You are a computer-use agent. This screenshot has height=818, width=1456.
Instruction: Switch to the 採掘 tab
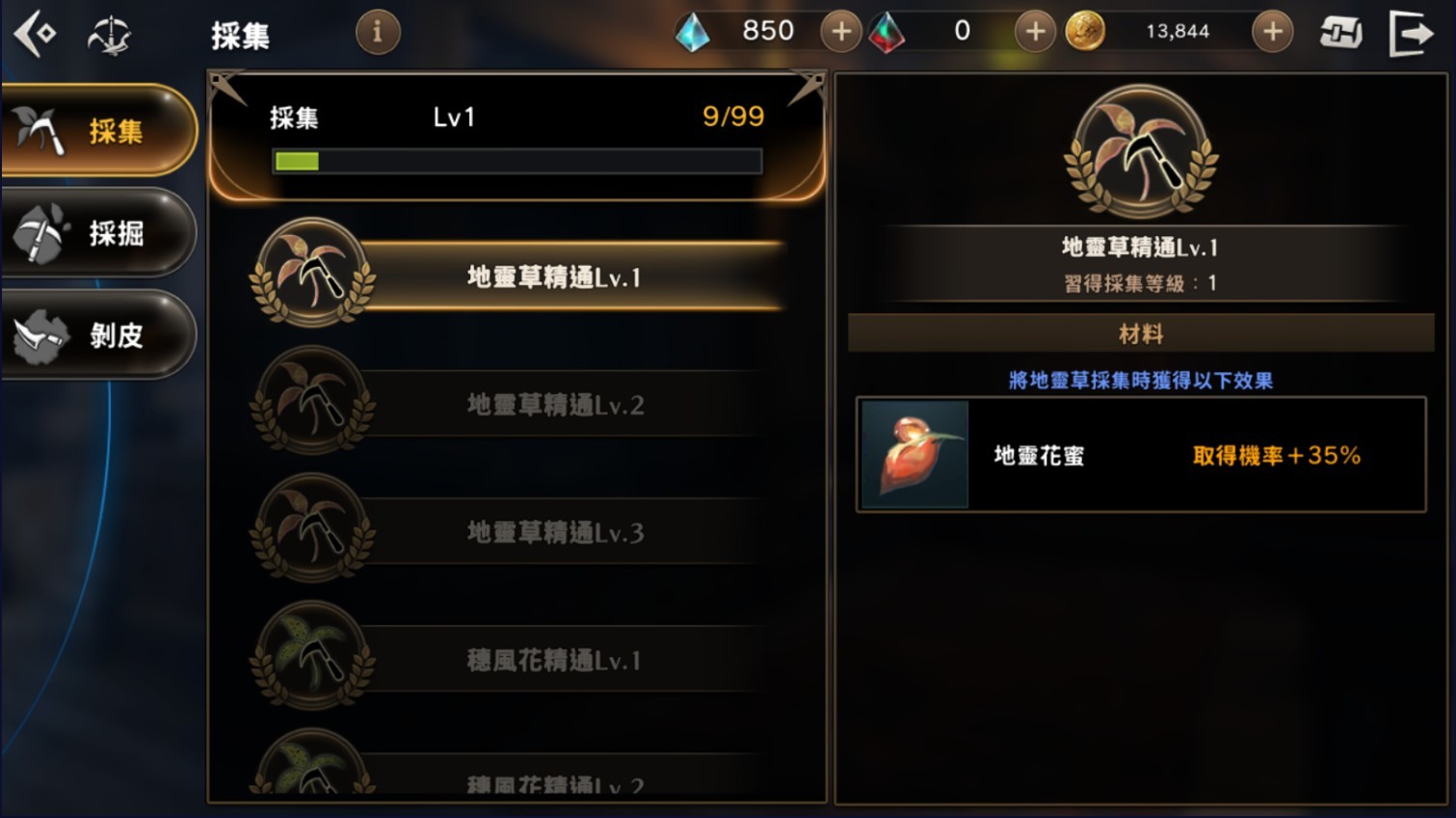pos(96,233)
